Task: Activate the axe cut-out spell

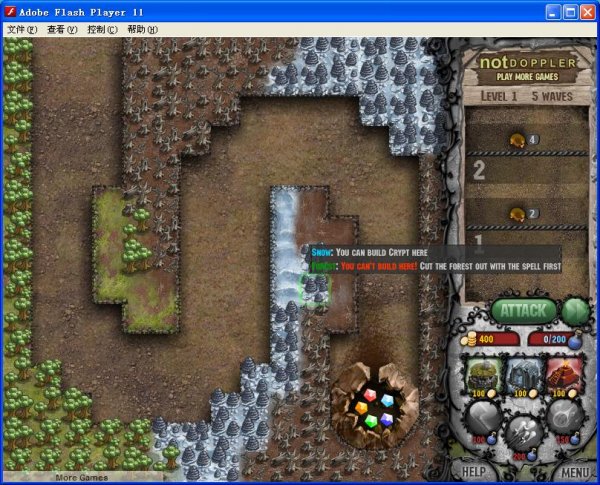Action: [x=486, y=419]
